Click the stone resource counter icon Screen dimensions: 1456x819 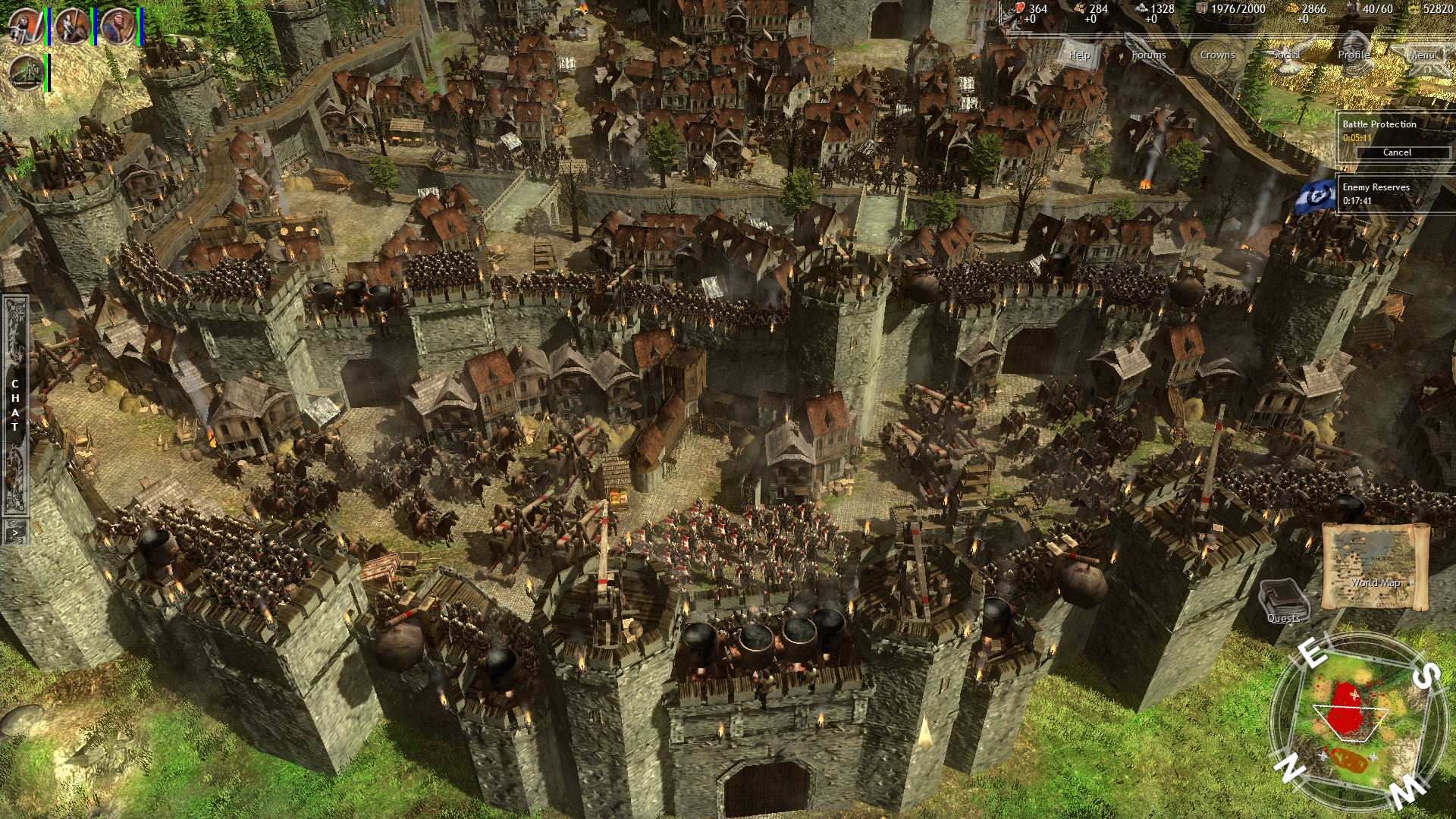[x=1143, y=9]
